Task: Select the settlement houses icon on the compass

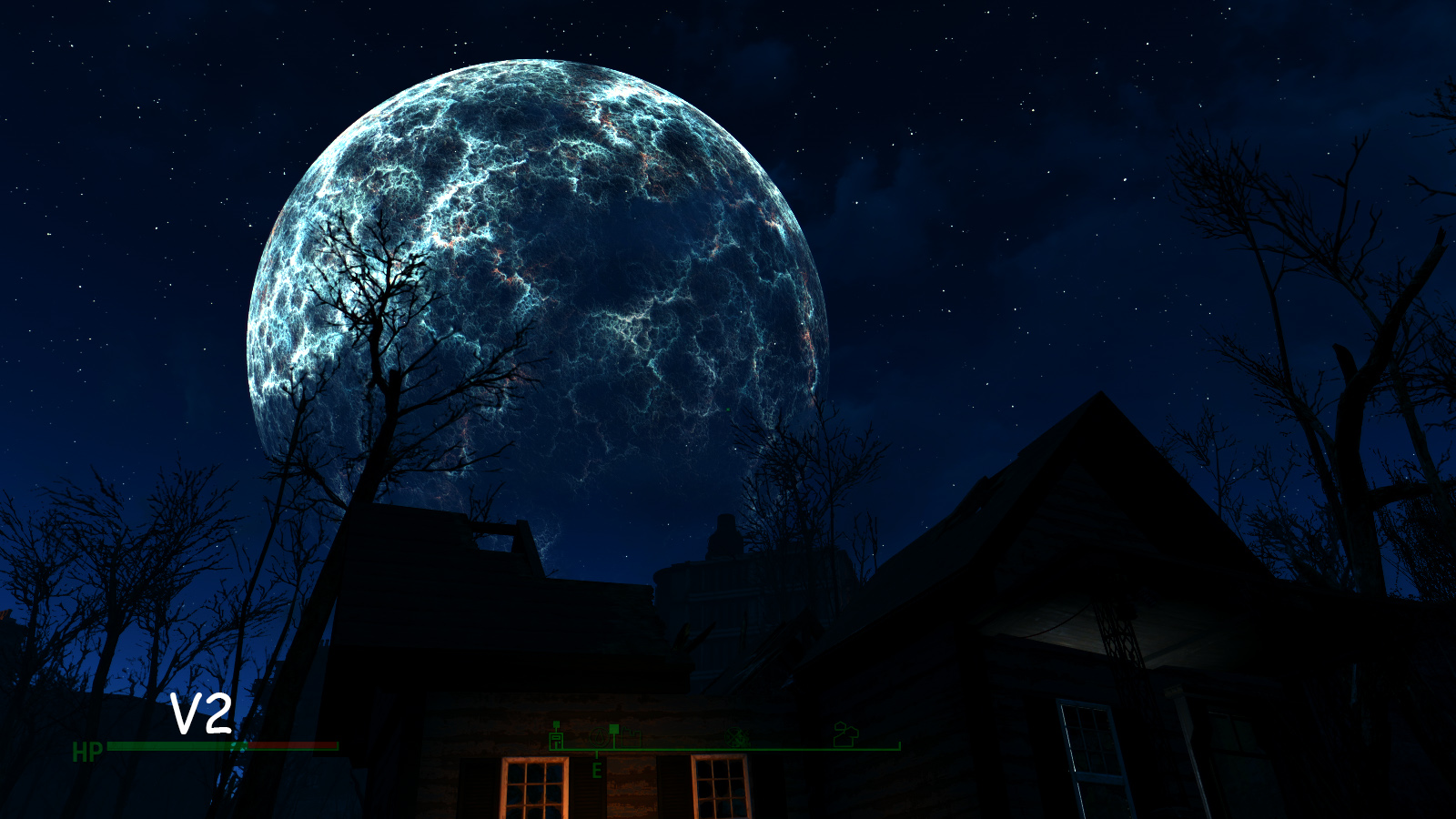Action: (x=845, y=734)
